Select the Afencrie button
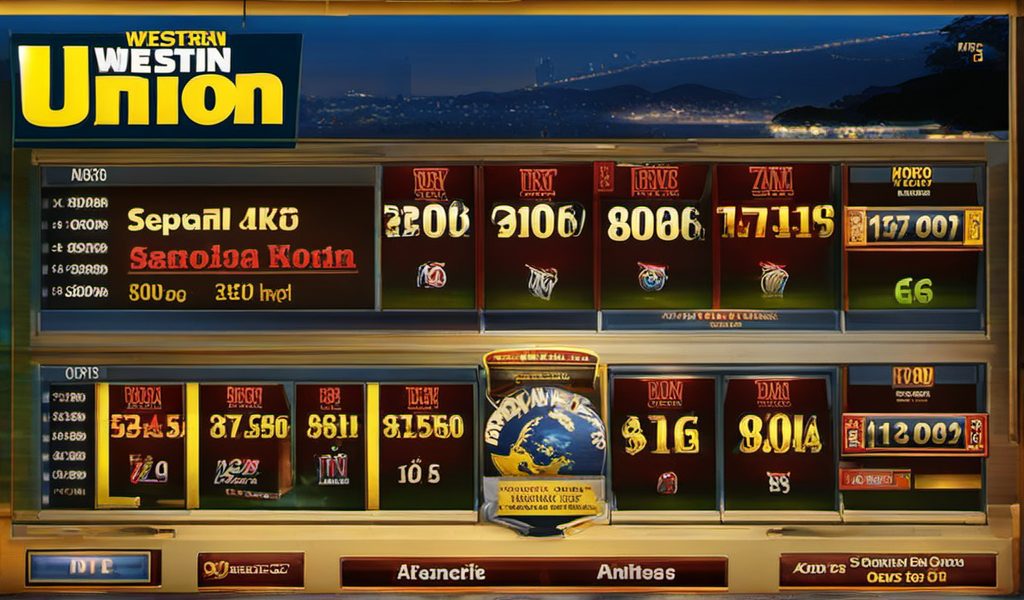The width and height of the screenshot is (1024, 600). pos(441,573)
